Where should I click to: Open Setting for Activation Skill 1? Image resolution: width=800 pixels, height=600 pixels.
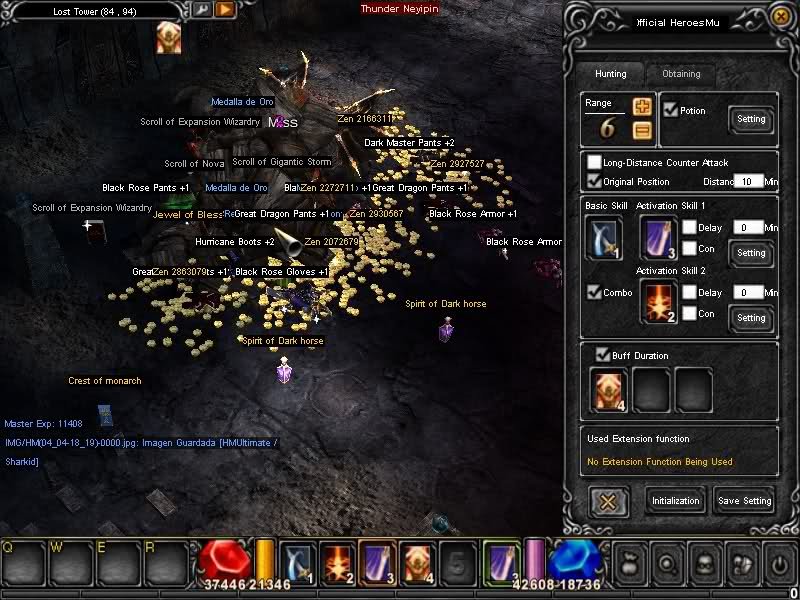[751, 253]
